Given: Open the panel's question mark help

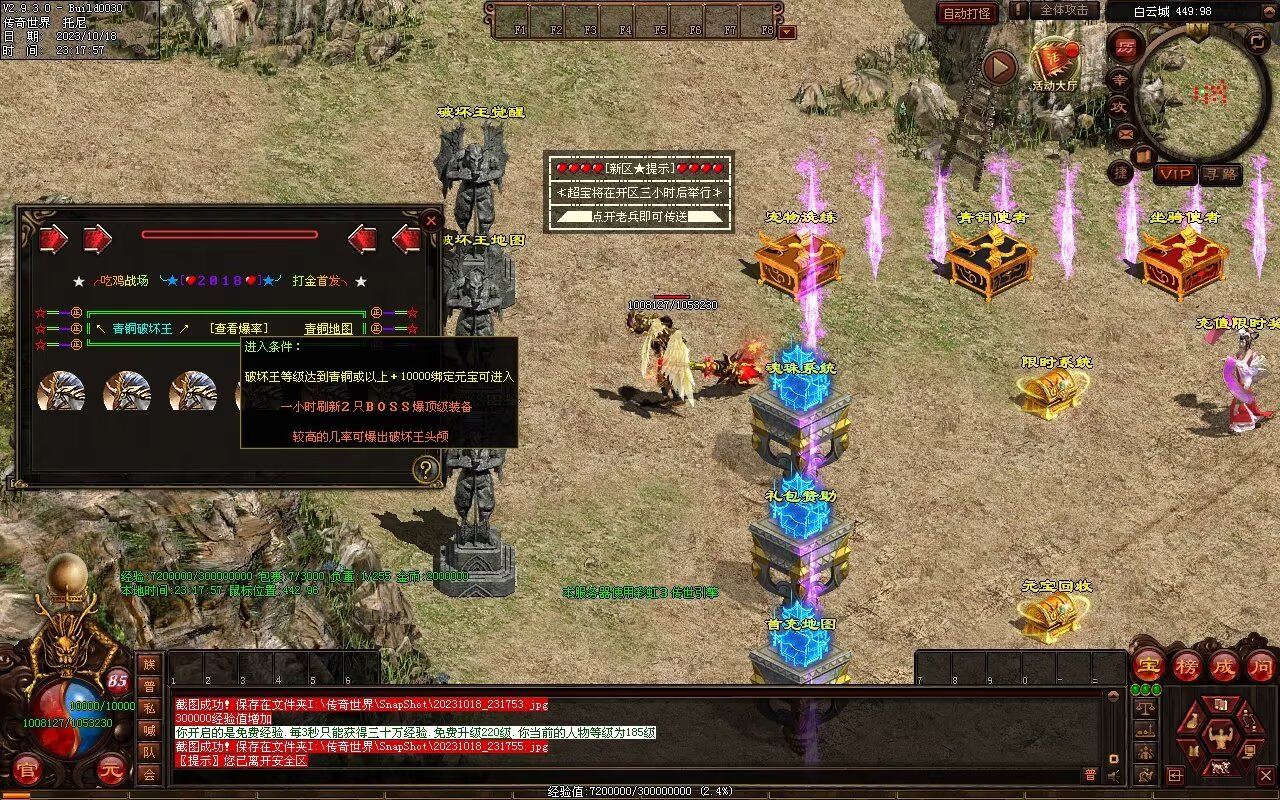Looking at the screenshot, I should (x=426, y=469).
